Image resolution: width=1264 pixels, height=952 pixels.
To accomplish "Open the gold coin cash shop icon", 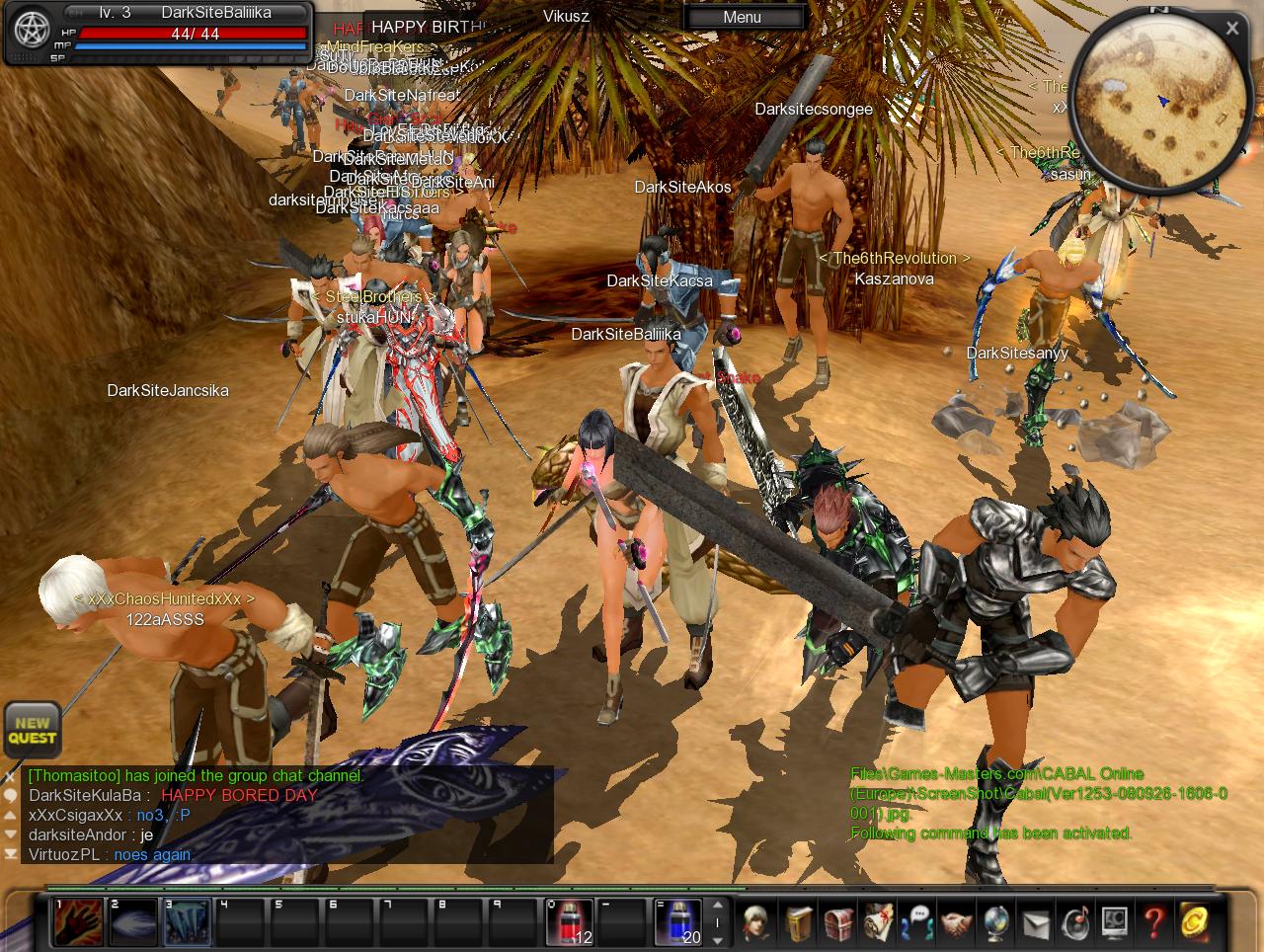I will (x=1195, y=922).
